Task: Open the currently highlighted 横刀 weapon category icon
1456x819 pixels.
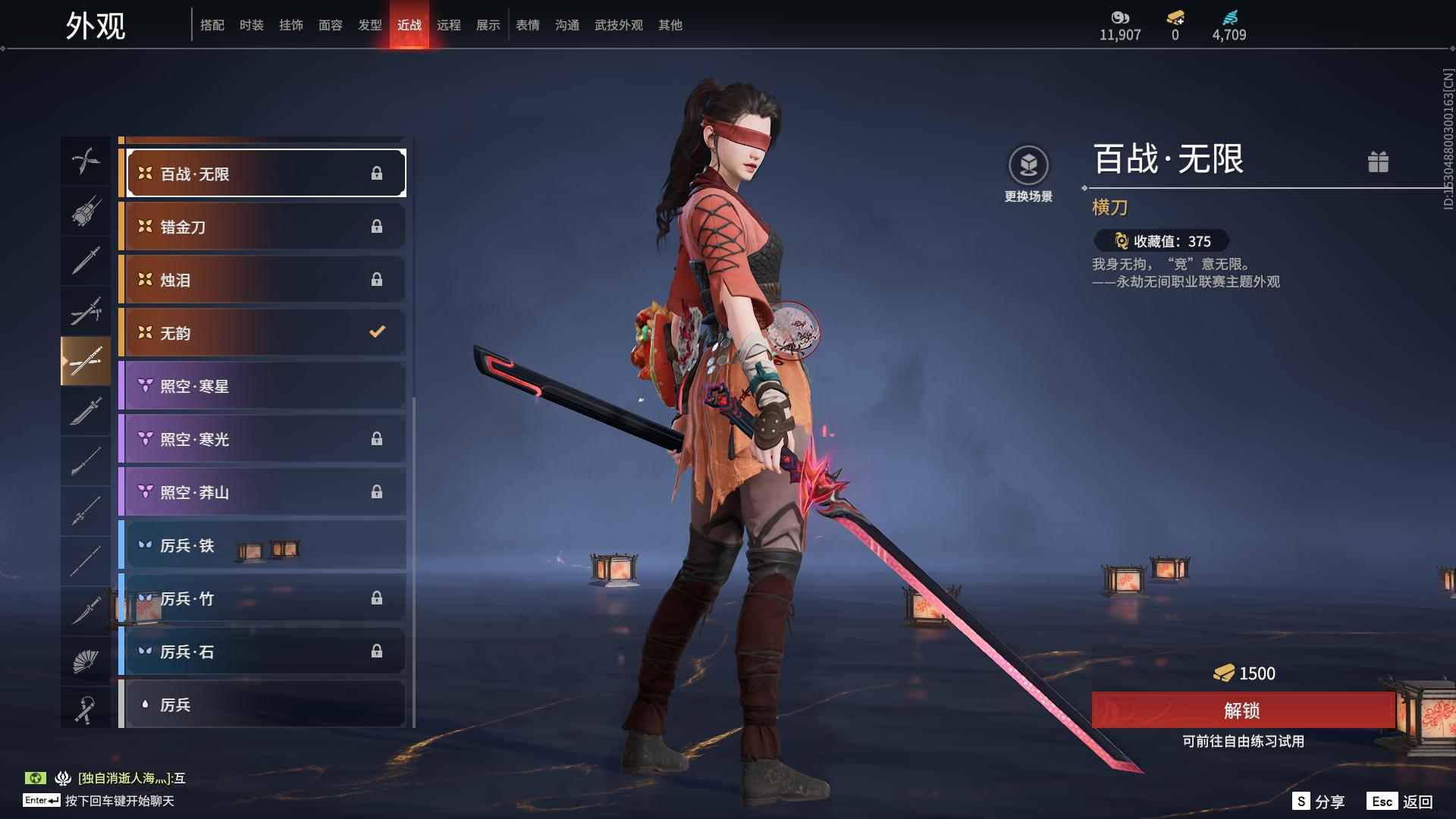Action: [x=86, y=361]
